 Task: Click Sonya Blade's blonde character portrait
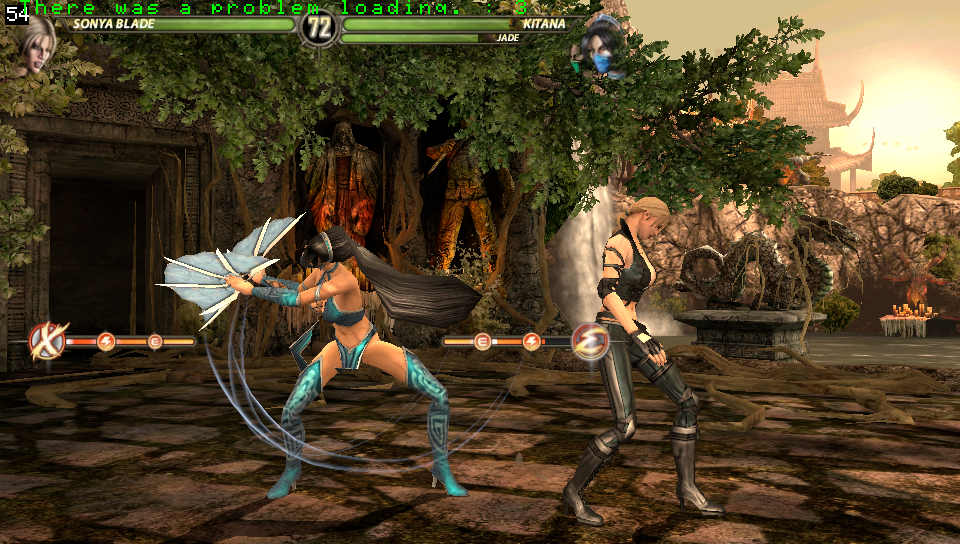[x=35, y=48]
